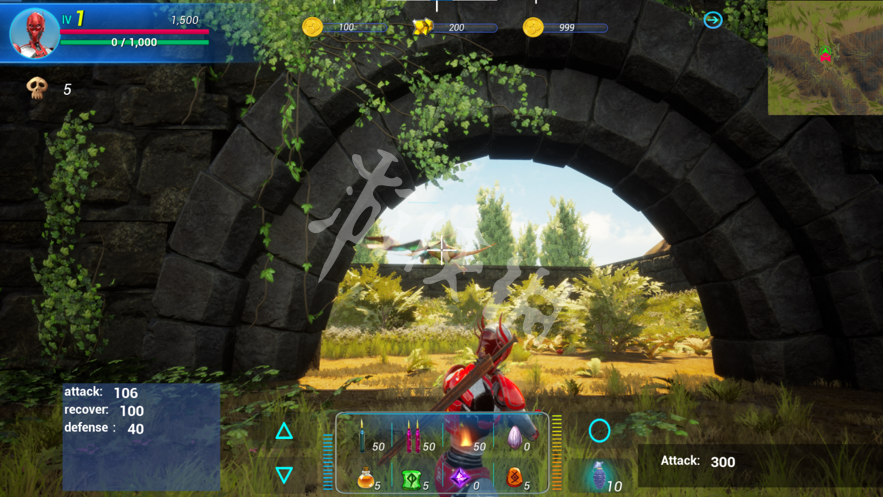Screen dimensions: 883x497
Task: Click the red character portrait
Action: (x=35, y=33)
